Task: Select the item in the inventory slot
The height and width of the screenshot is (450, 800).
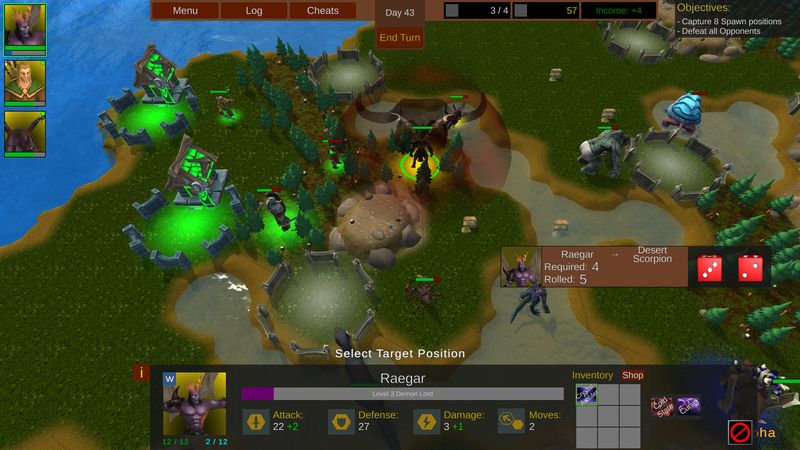Action: pos(587,396)
